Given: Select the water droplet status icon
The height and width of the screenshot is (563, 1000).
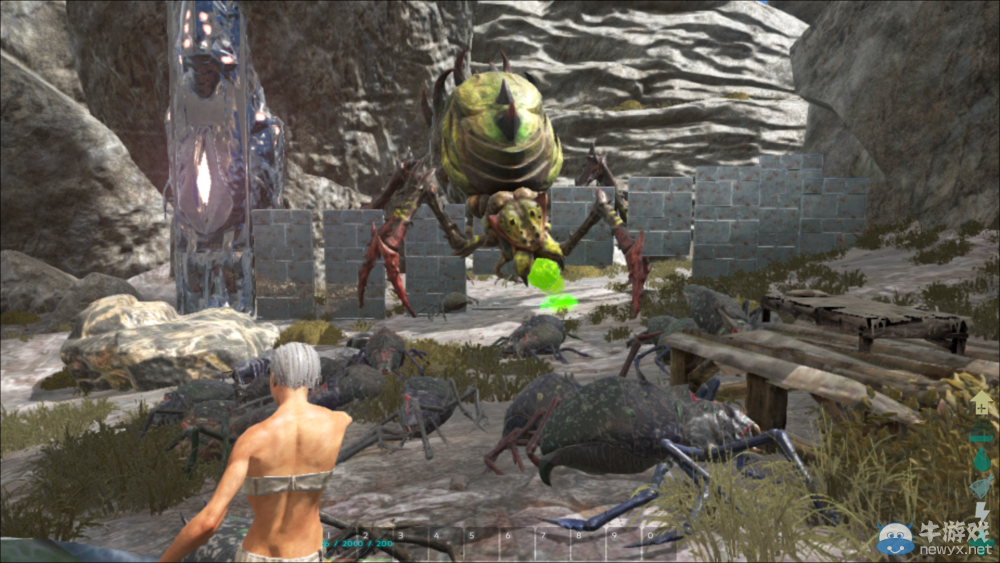Looking at the screenshot, I should 982,459.
